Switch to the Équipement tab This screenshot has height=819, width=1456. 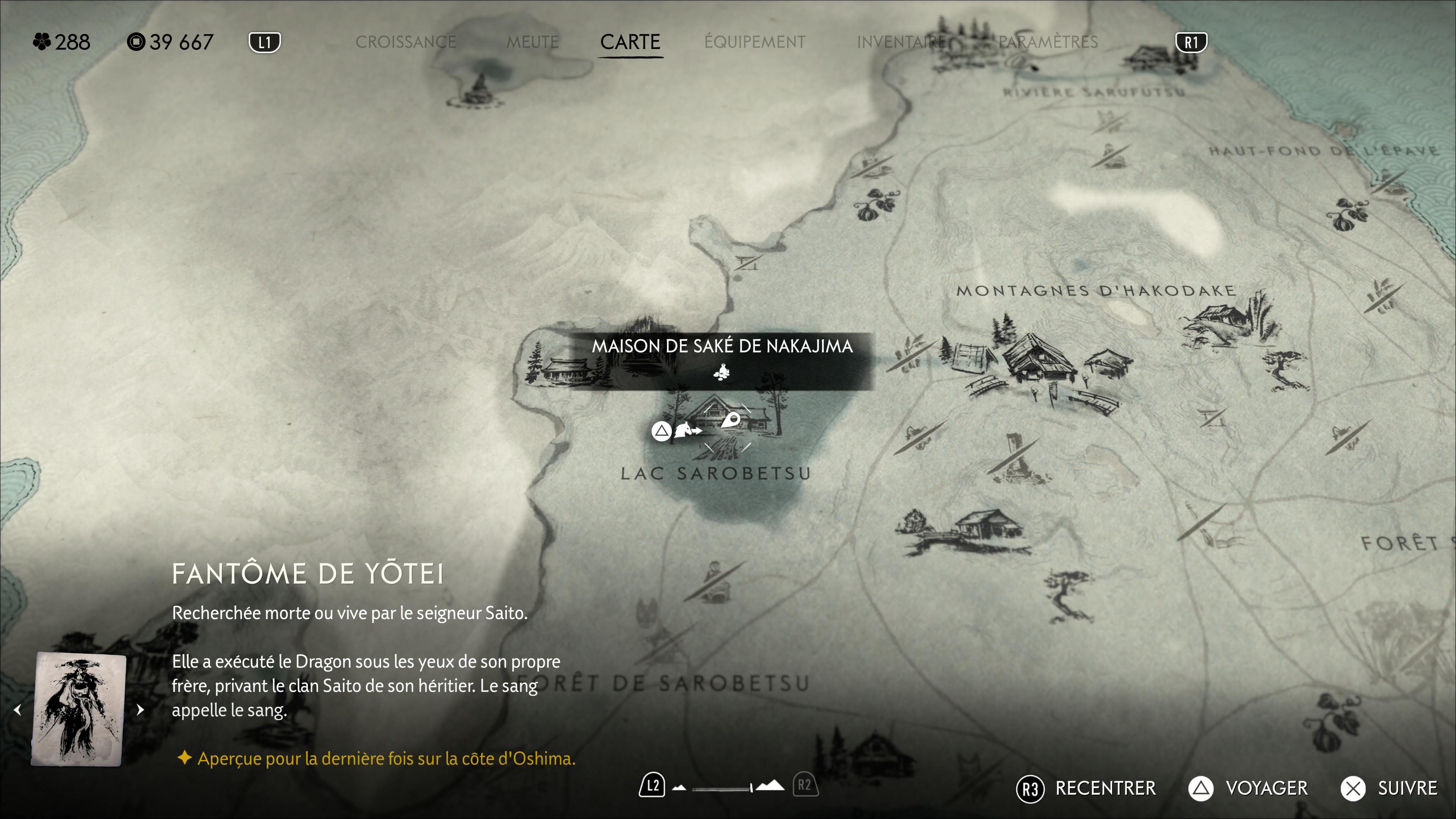(x=755, y=42)
